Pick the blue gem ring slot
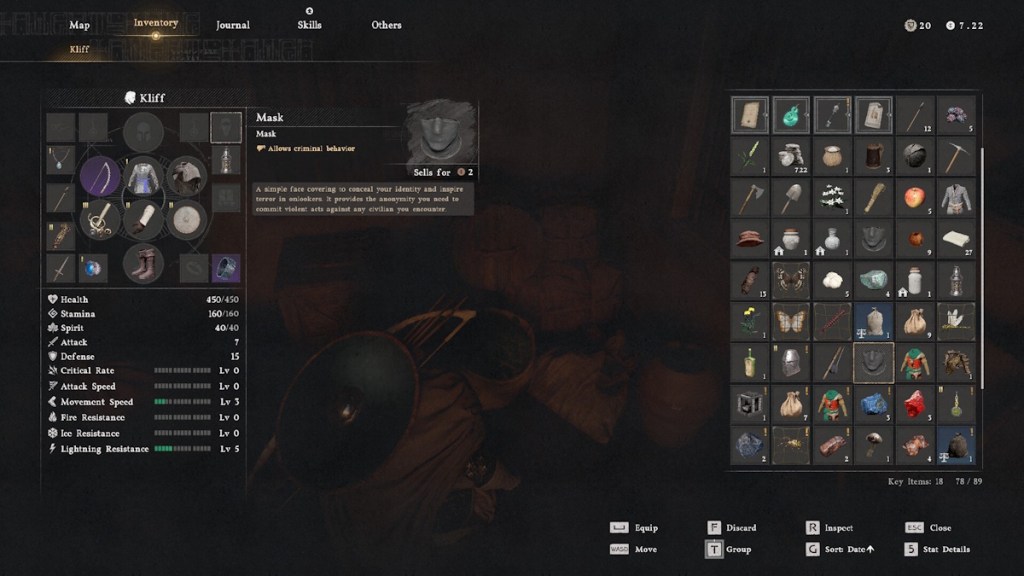 [x=94, y=268]
